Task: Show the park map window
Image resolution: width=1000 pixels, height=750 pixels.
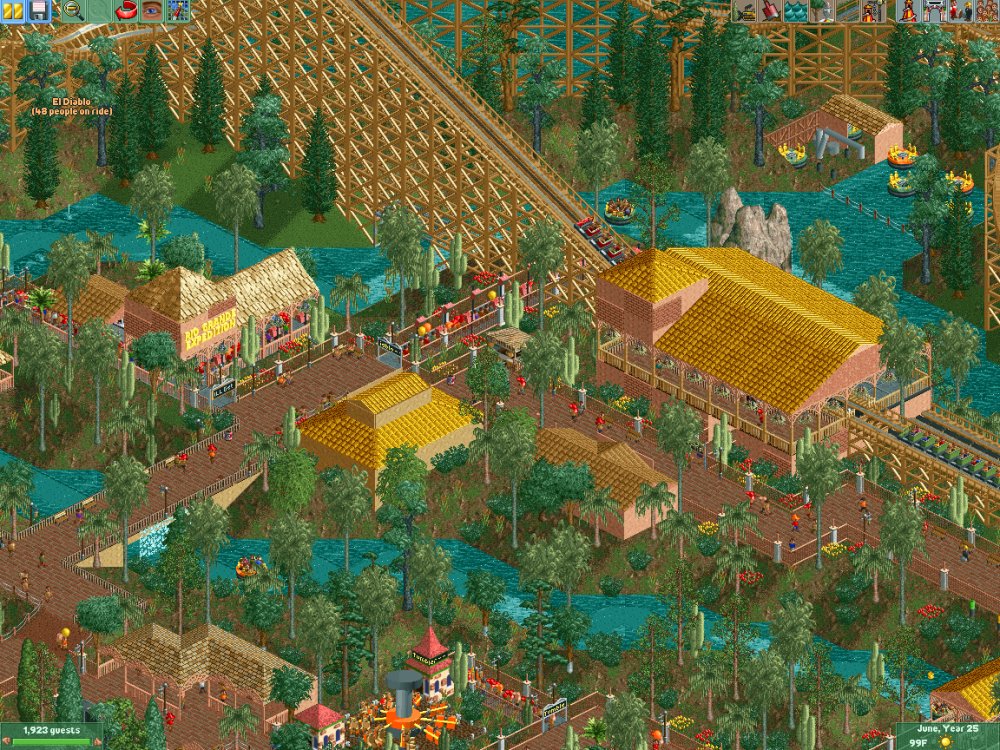Action: click(x=178, y=11)
